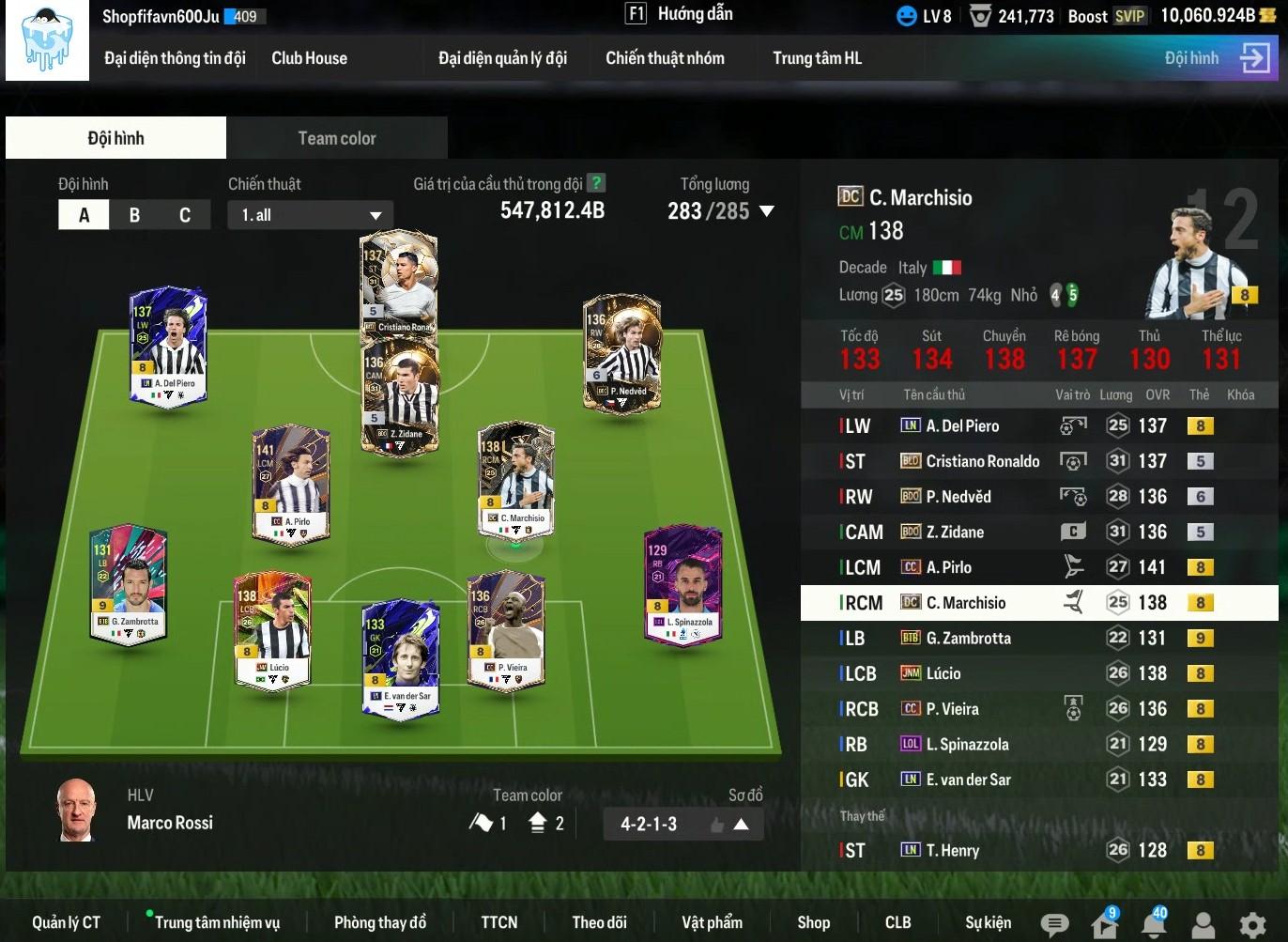Open the Shop from the bottom bar
Image resolution: width=1288 pixels, height=942 pixels.
[x=813, y=922]
